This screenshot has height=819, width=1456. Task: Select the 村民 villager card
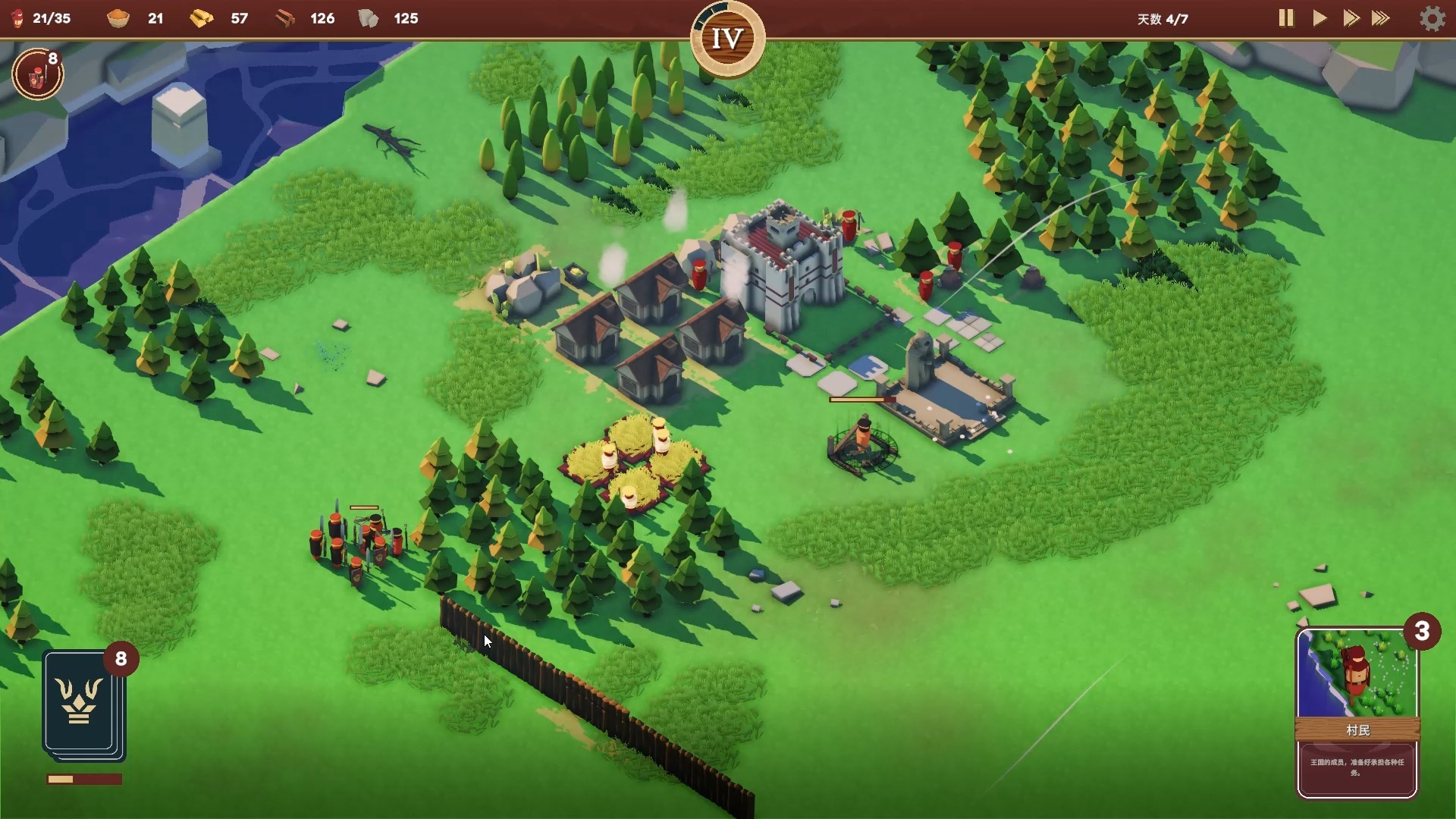[1357, 713]
